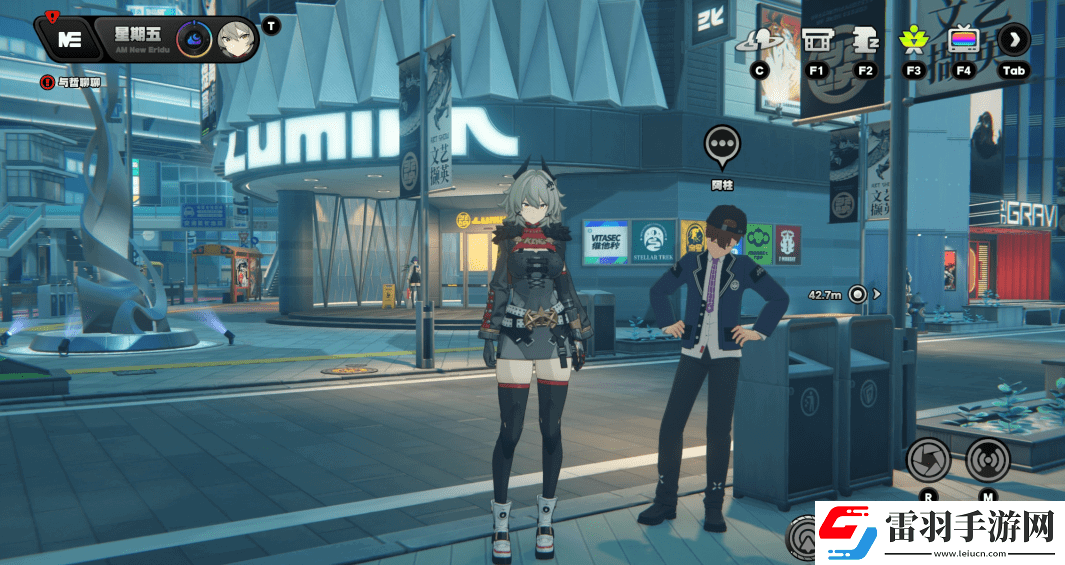Expand the top-right arrow menu
Screen dimensions: 1065x565
coord(1014,40)
